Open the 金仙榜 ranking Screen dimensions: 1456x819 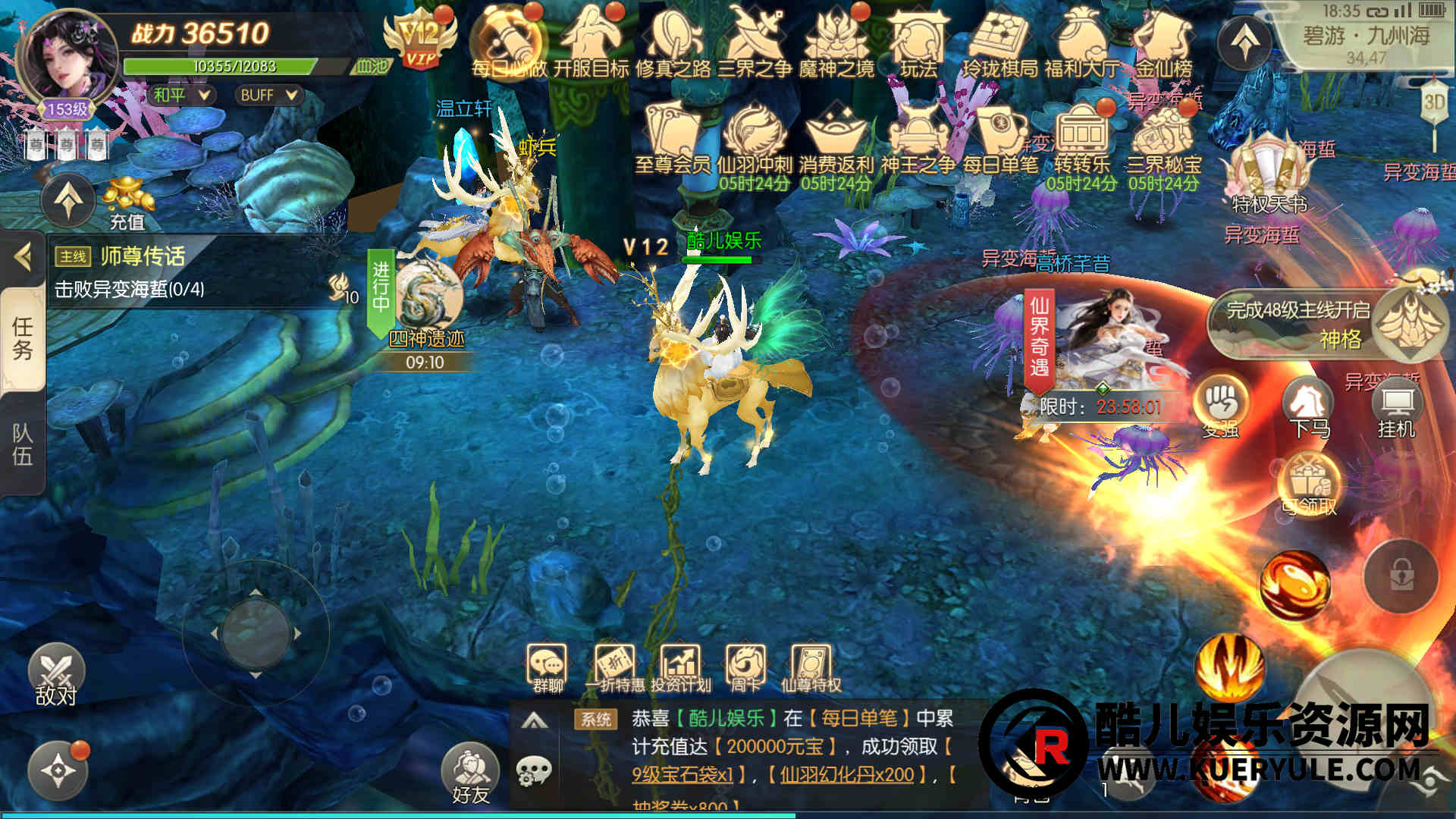point(1163,42)
